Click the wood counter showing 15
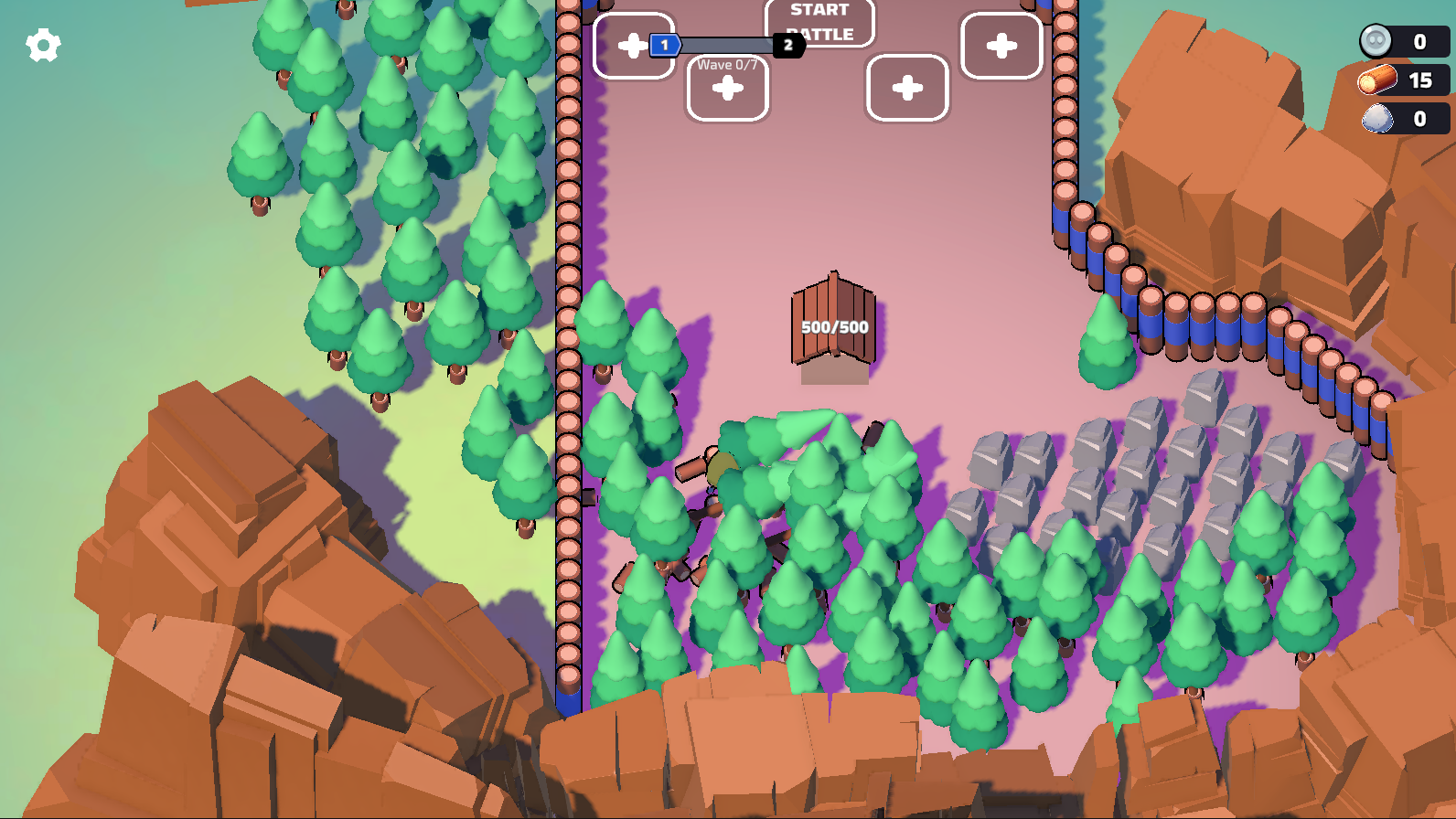Viewport: 1456px width, 819px height. pyautogui.click(x=1419, y=80)
